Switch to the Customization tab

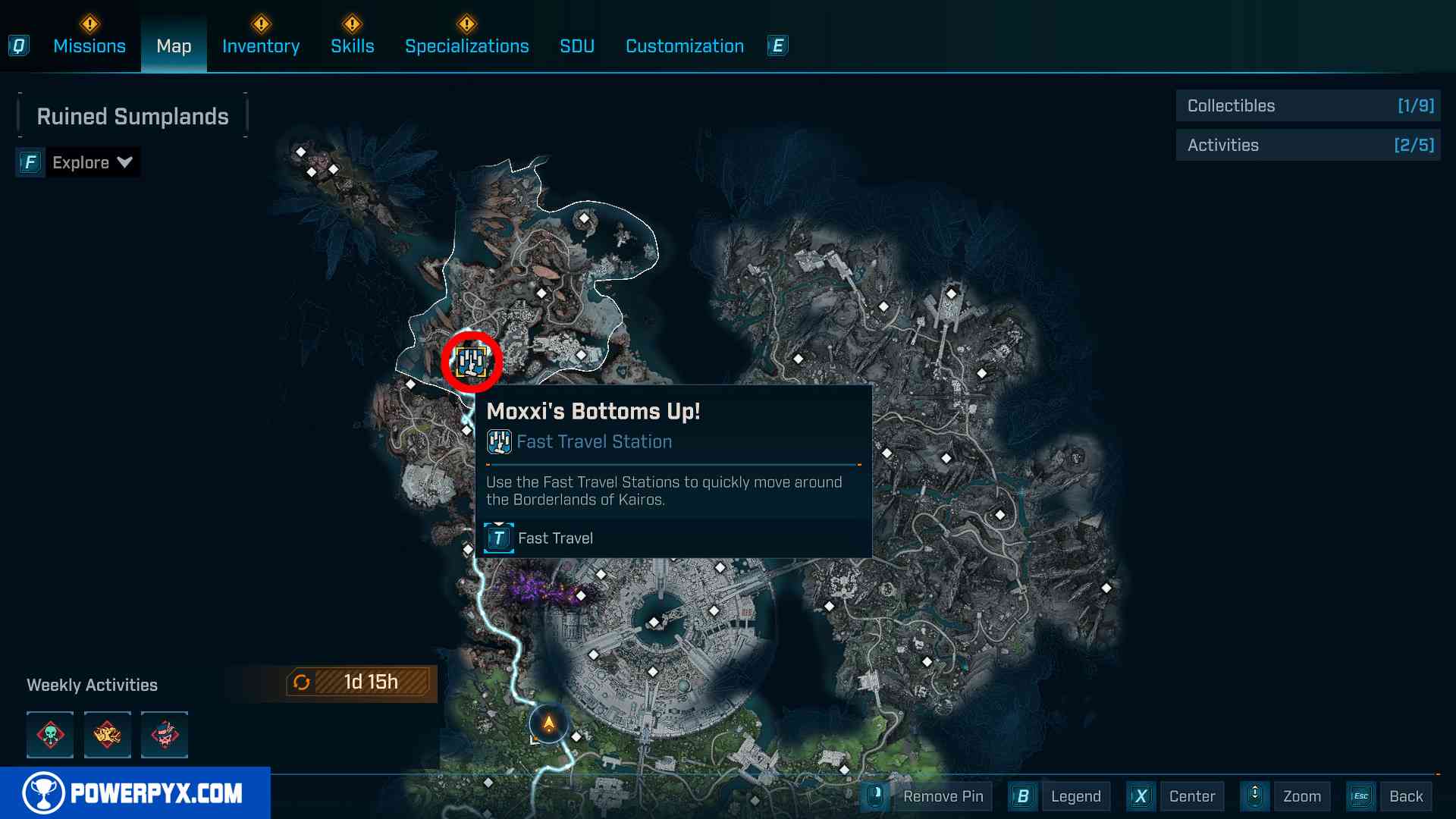684,46
